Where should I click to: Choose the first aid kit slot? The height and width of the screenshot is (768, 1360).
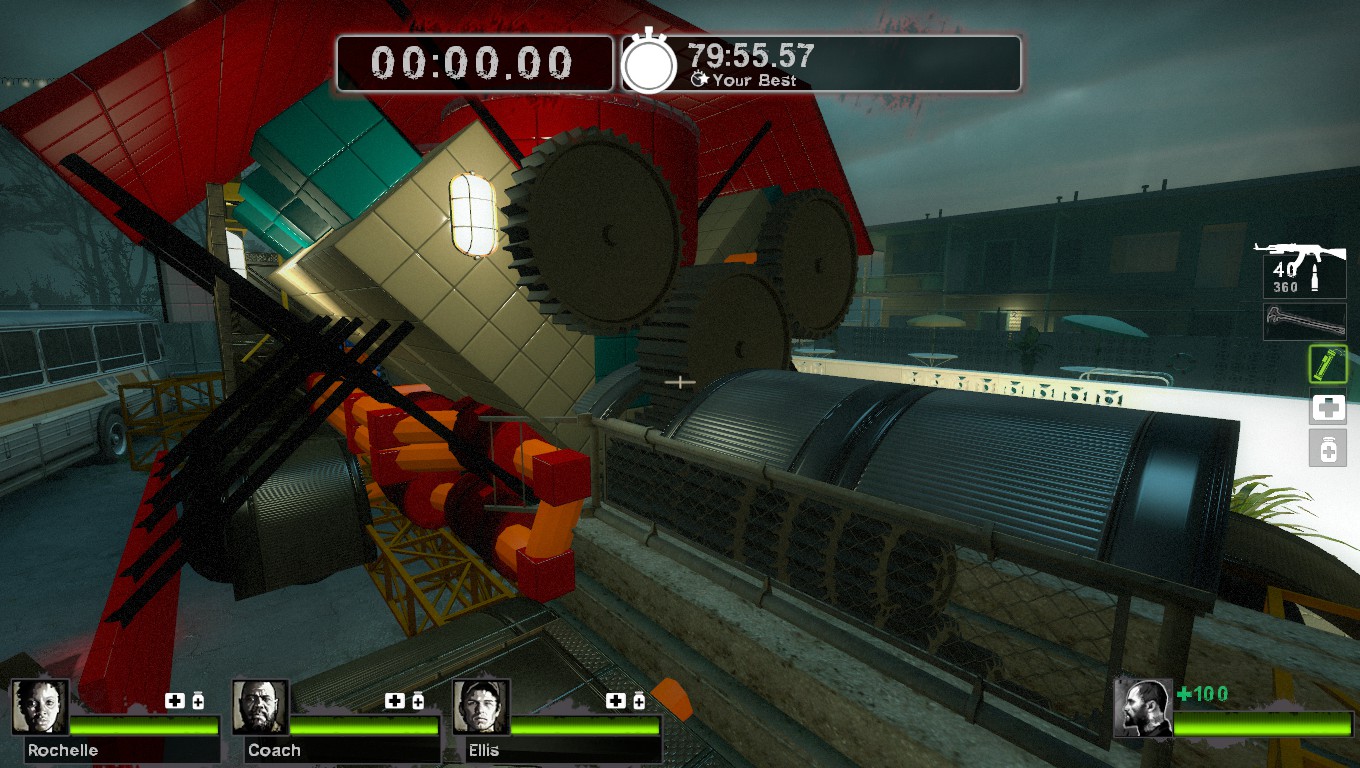1328,408
